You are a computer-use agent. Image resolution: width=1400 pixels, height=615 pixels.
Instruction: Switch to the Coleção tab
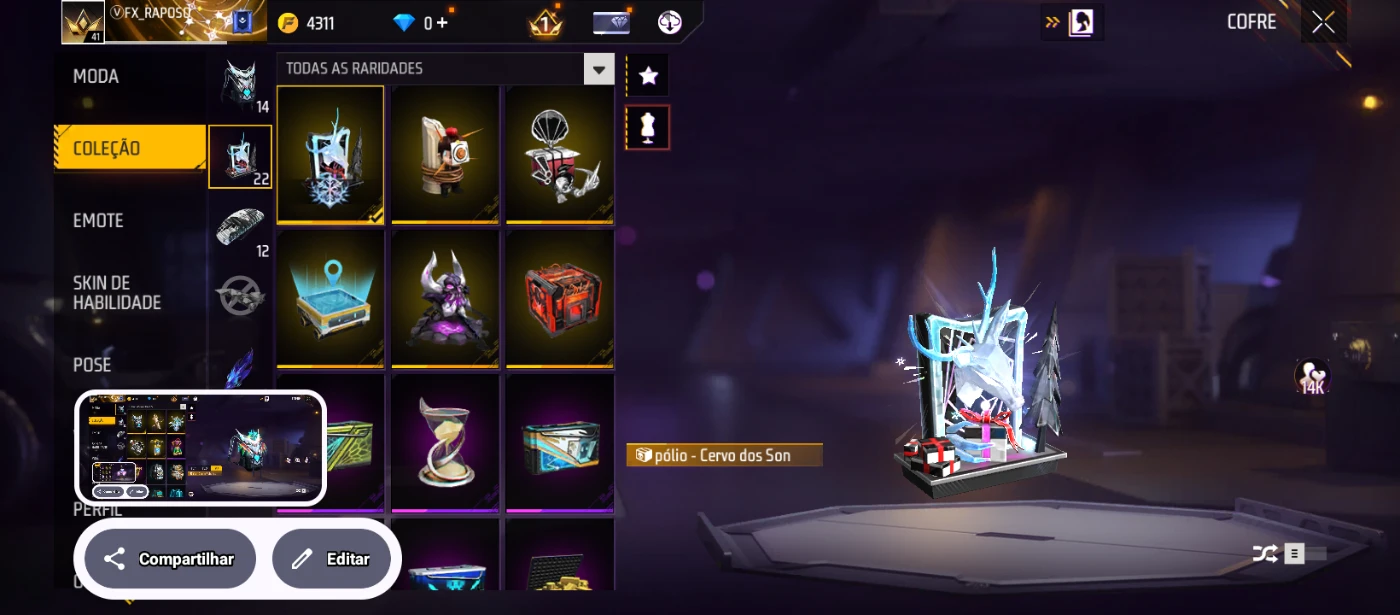[x=107, y=149]
